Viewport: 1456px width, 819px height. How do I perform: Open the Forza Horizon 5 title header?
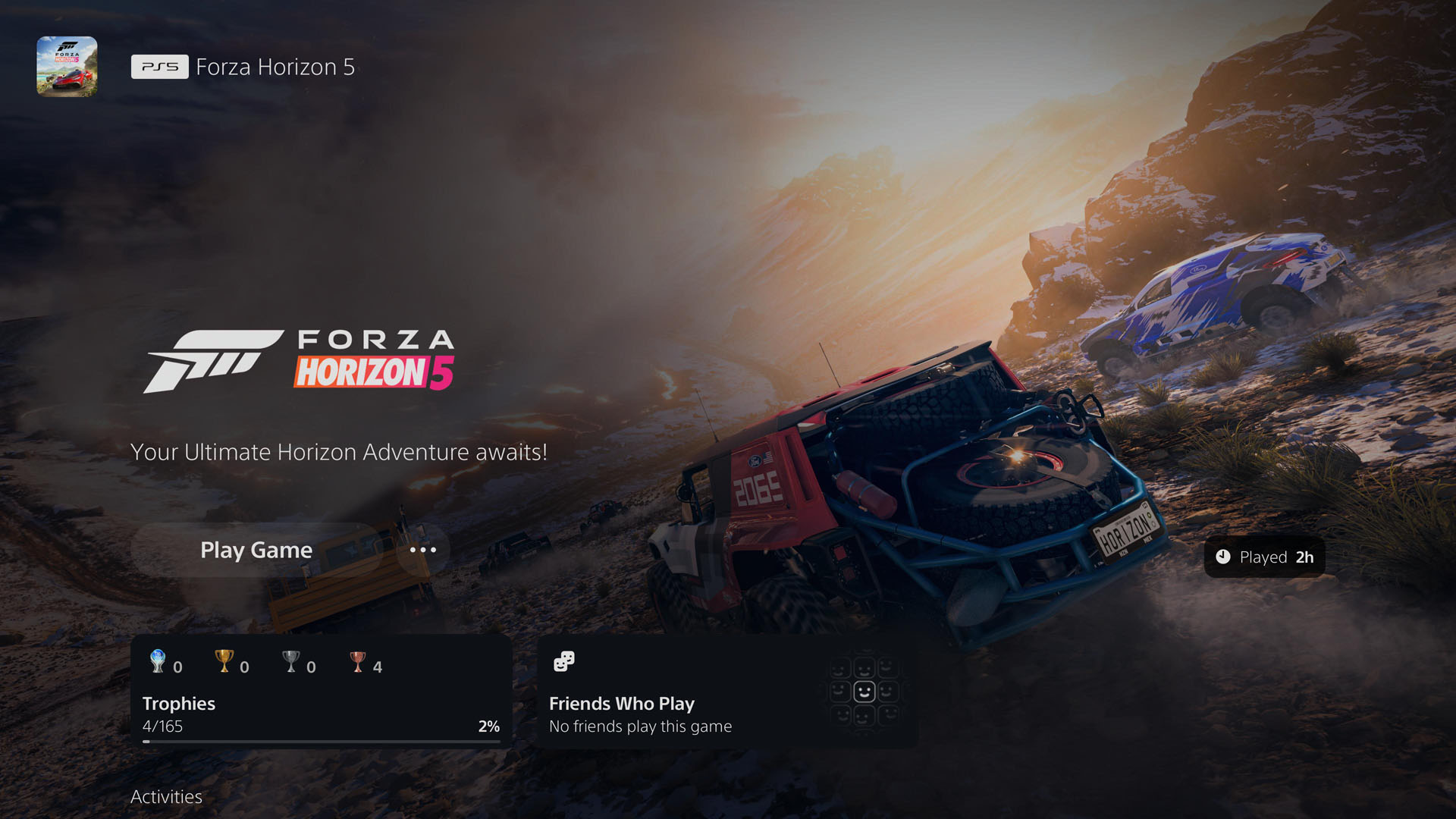pos(275,67)
